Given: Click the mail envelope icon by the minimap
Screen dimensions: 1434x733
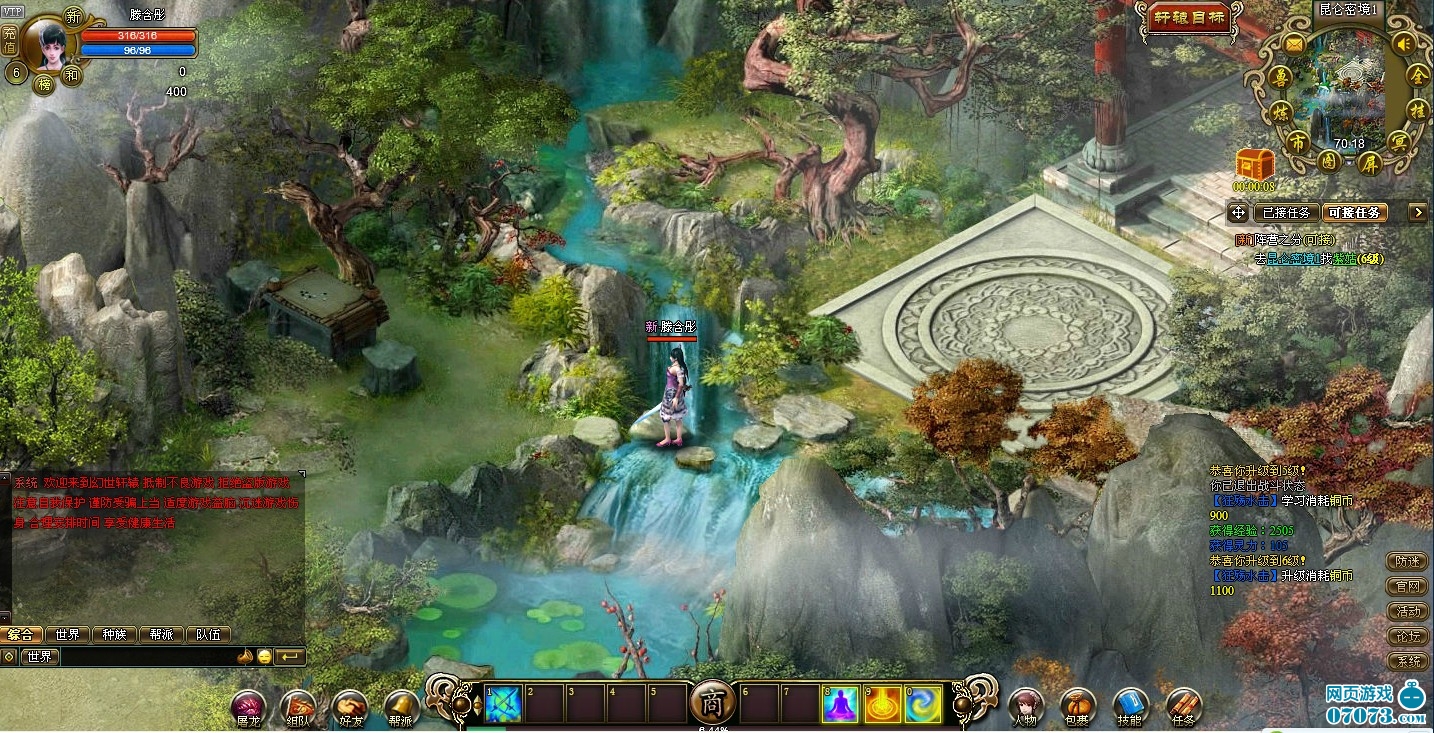Looking at the screenshot, I should [x=1294, y=44].
